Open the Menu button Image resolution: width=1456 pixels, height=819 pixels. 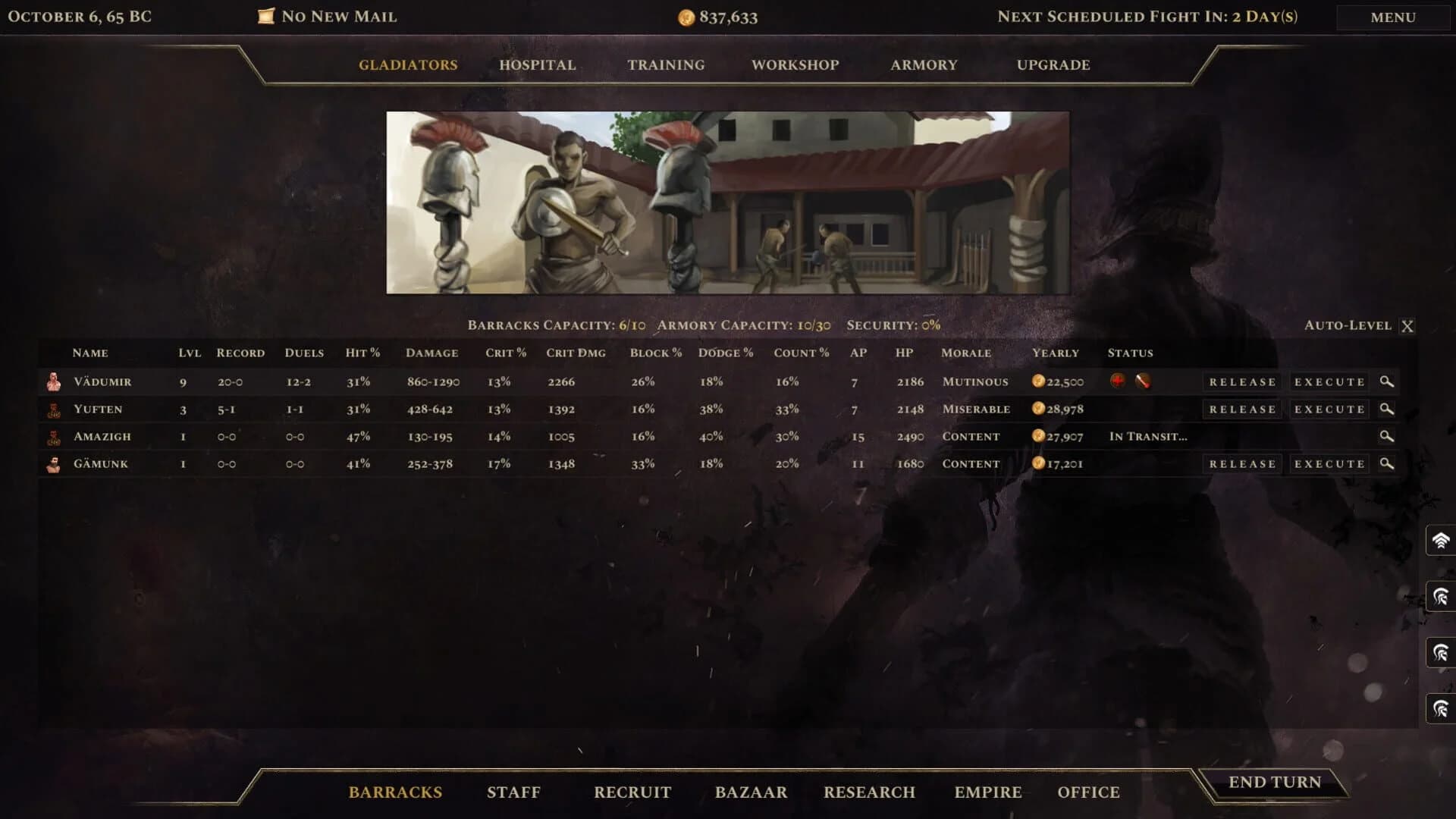click(1392, 17)
